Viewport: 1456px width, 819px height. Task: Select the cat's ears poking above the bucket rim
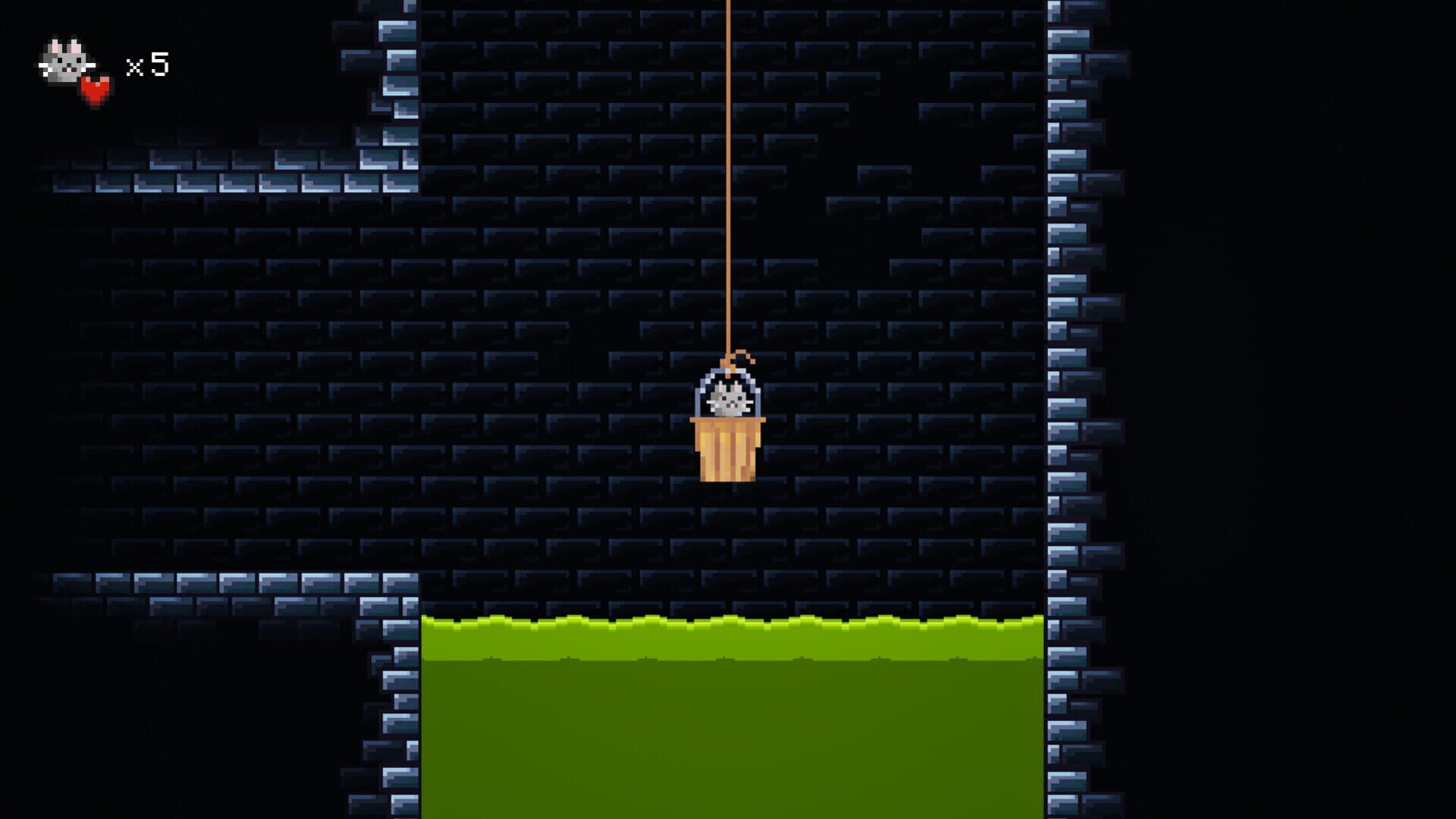[x=726, y=387]
